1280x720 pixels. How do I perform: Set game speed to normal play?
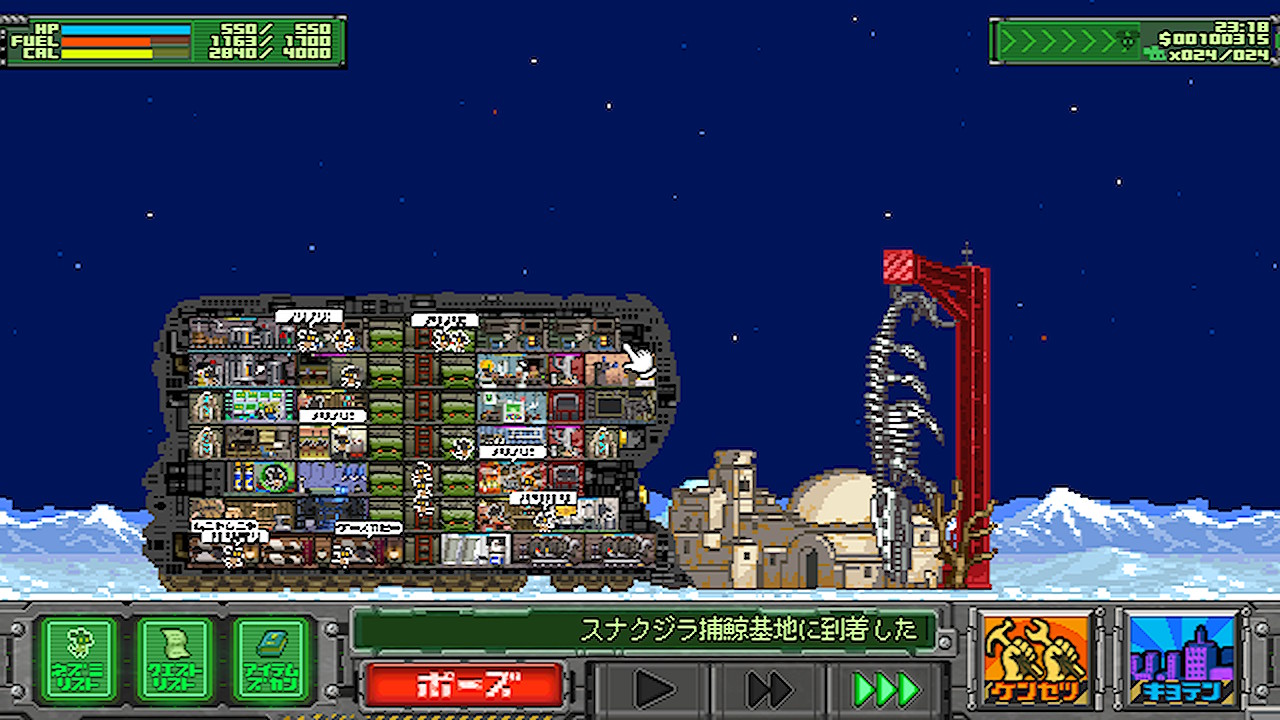pos(655,689)
